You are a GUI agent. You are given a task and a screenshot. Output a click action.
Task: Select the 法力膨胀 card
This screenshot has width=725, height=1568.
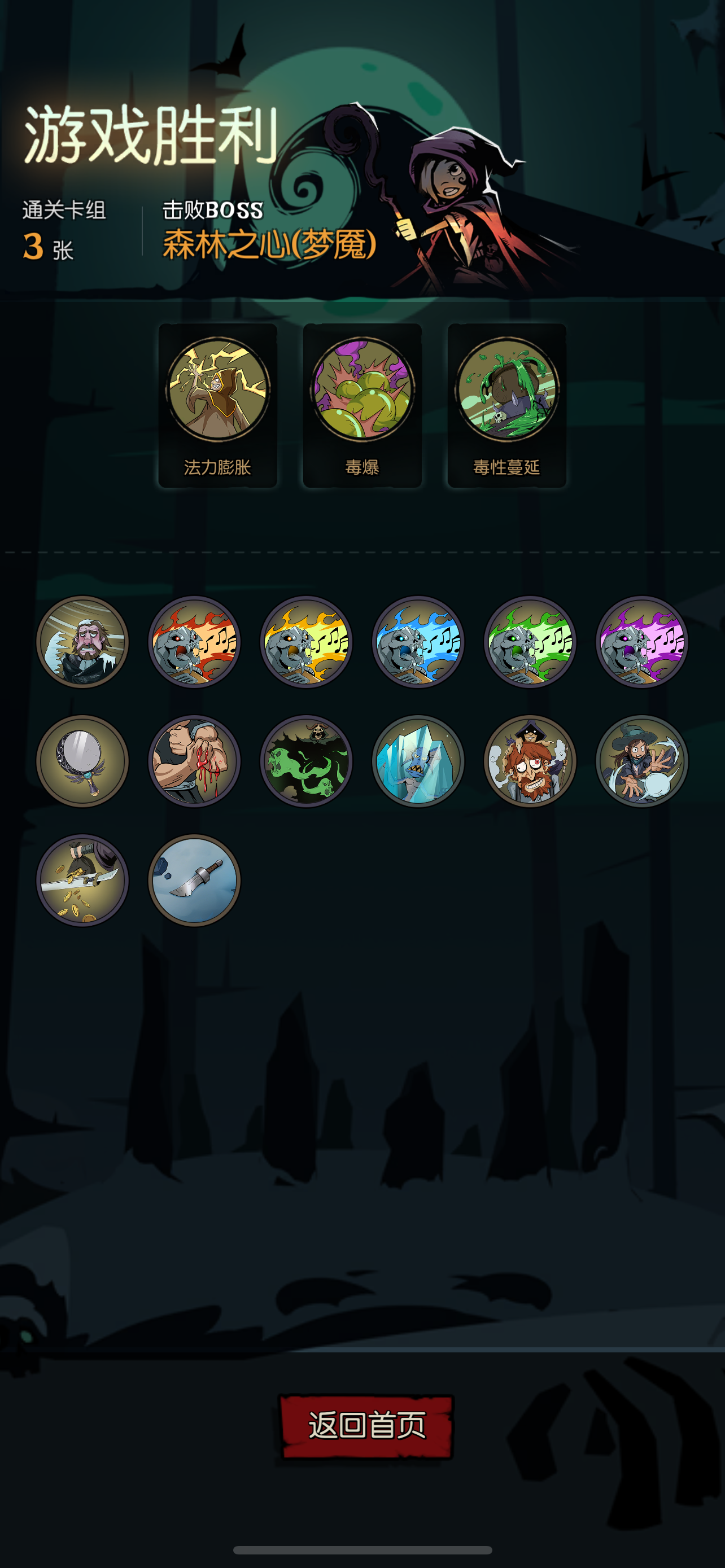coord(217,405)
